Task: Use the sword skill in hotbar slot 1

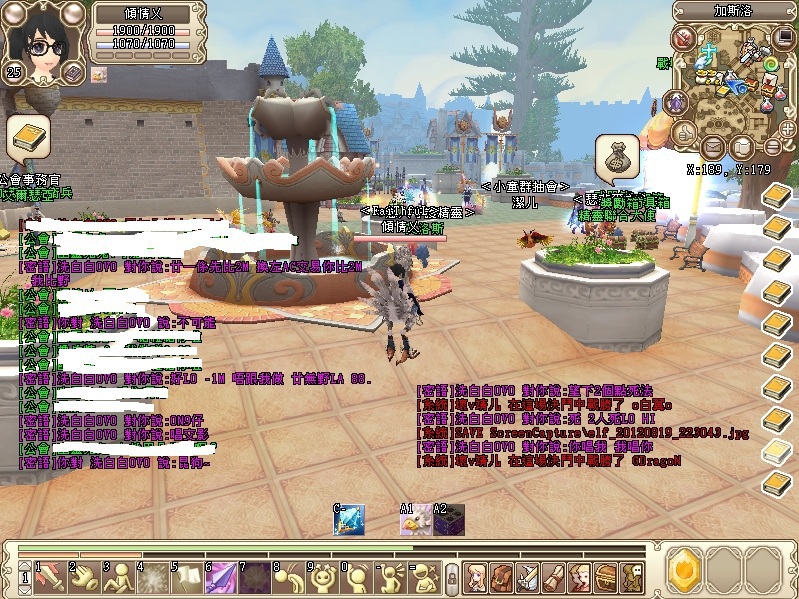Action: point(49,576)
